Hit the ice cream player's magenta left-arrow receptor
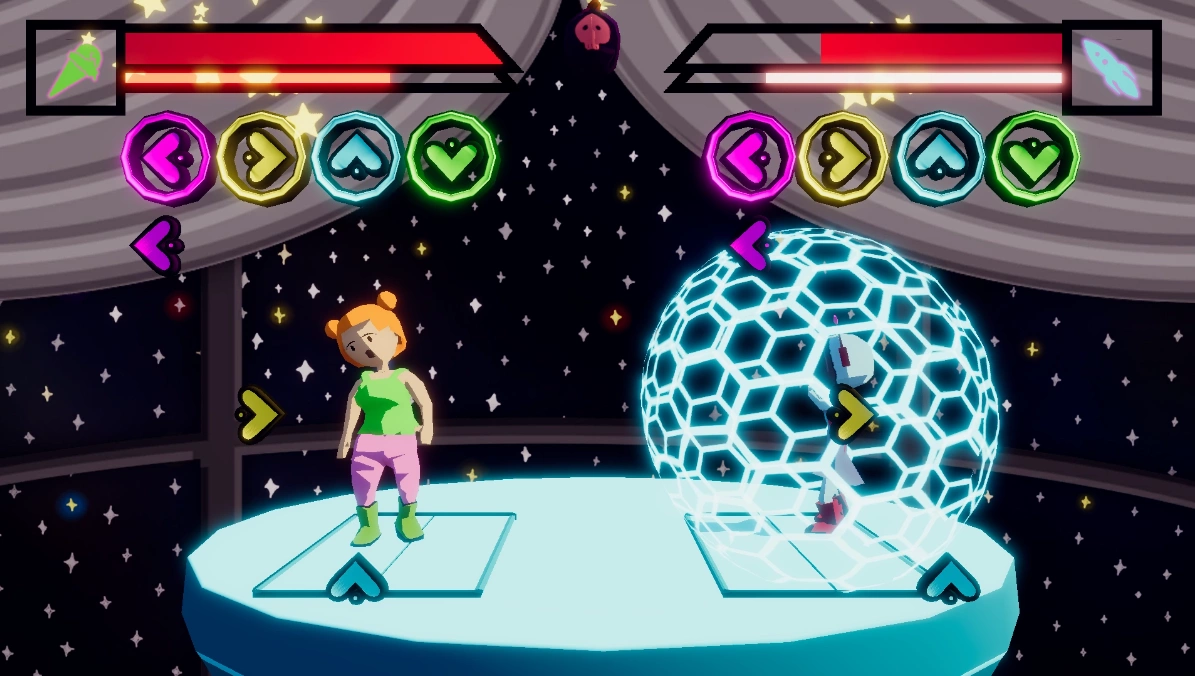 click(168, 158)
